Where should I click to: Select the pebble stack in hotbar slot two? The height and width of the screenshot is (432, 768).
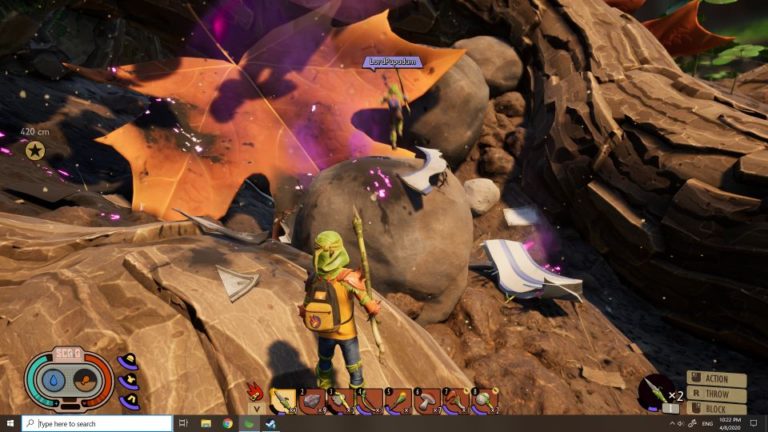[x=312, y=401]
